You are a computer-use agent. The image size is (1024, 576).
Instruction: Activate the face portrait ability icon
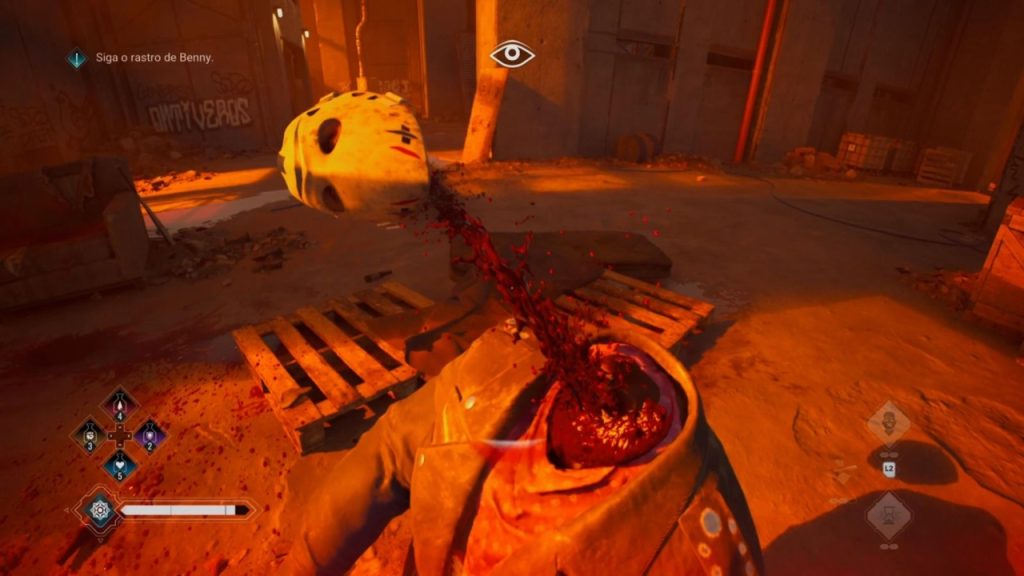click(888, 423)
